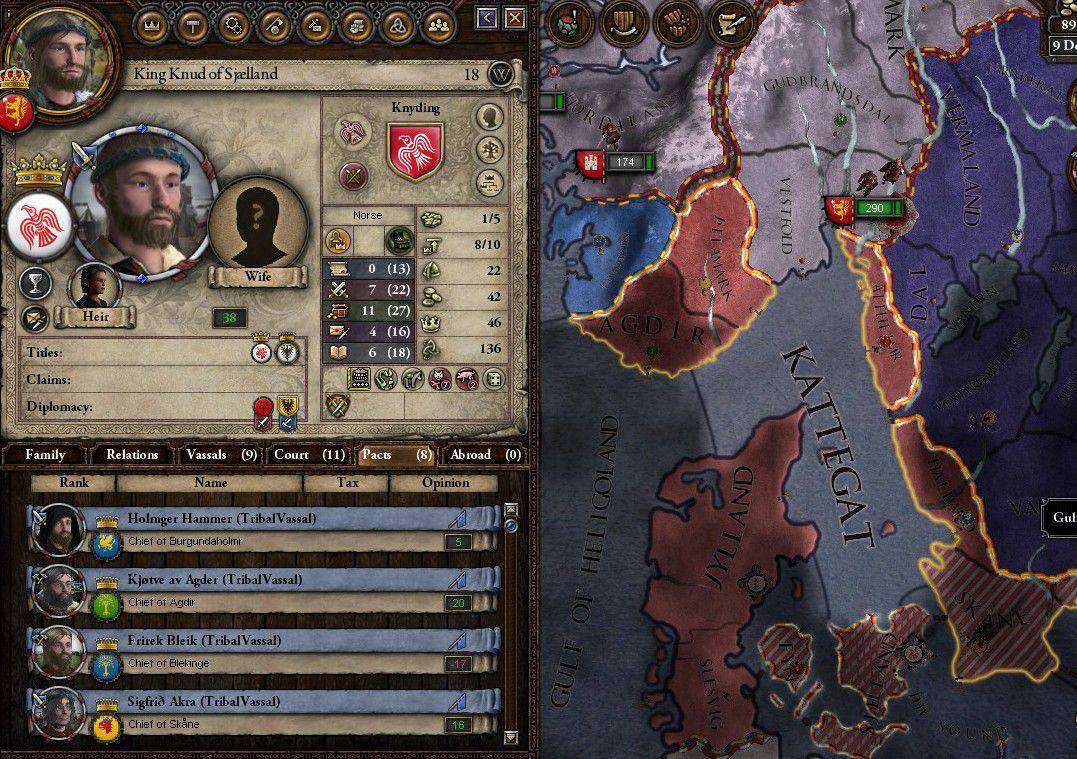The width and height of the screenshot is (1077, 759).
Task: Open the Relations tab
Action: [132, 455]
